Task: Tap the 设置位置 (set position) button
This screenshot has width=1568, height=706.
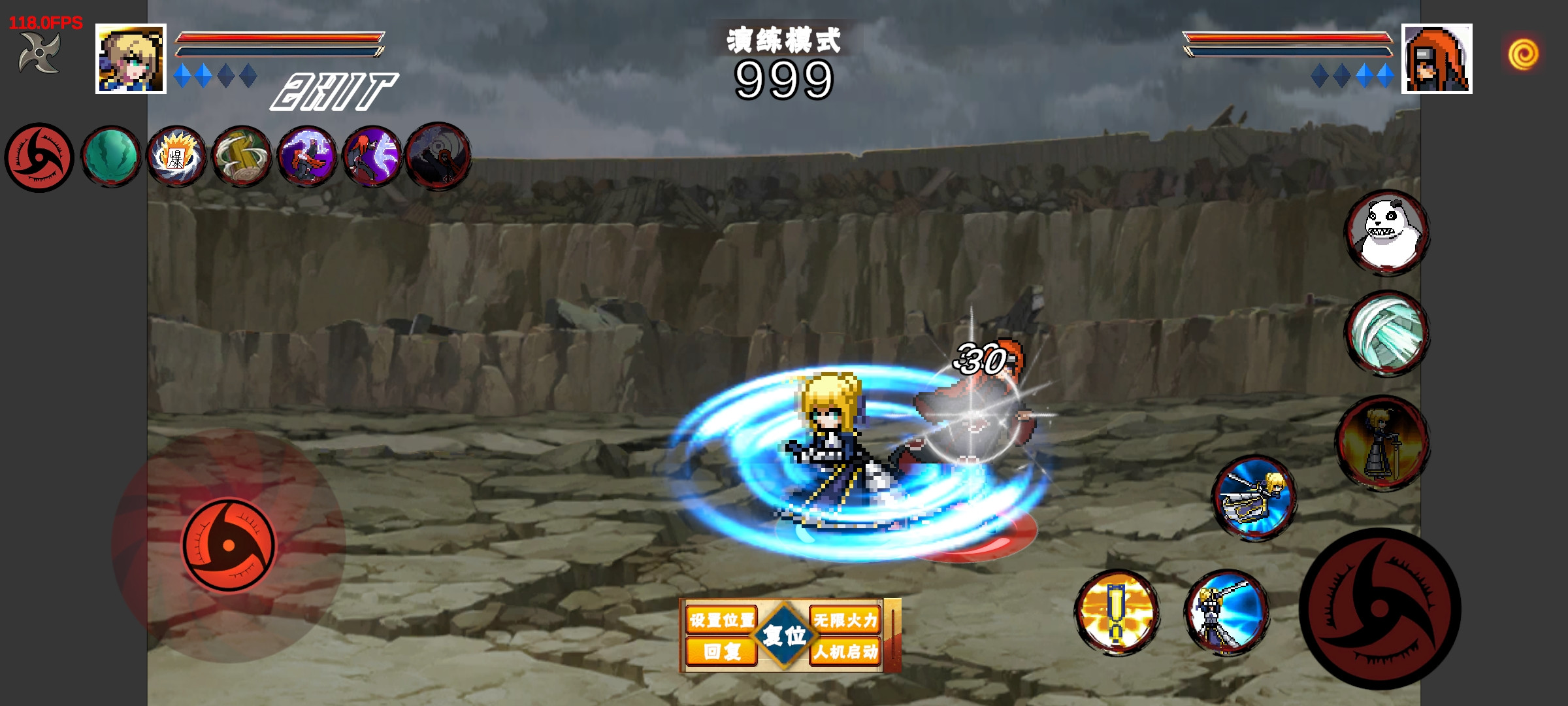Action: click(721, 619)
